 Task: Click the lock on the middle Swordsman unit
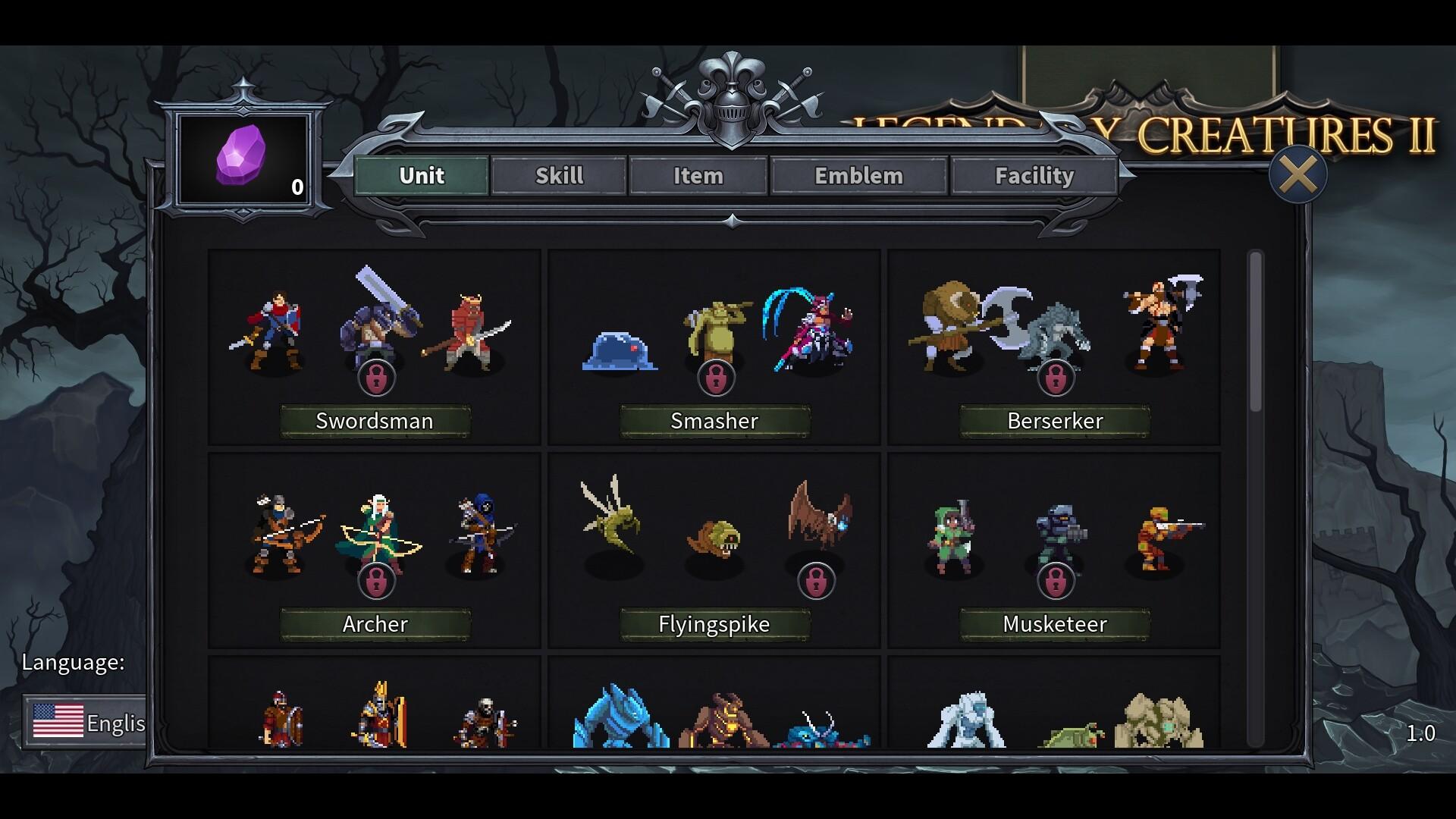(x=378, y=377)
